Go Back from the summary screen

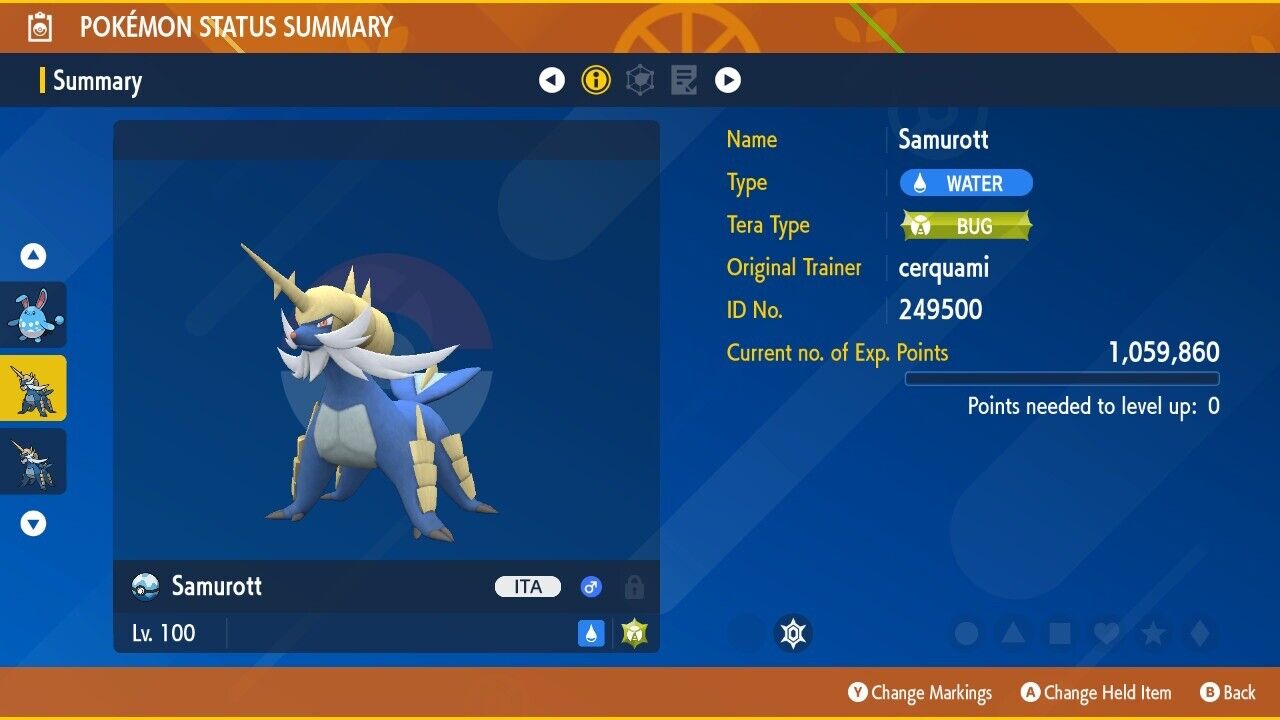pyautogui.click(x=1227, y=693)
